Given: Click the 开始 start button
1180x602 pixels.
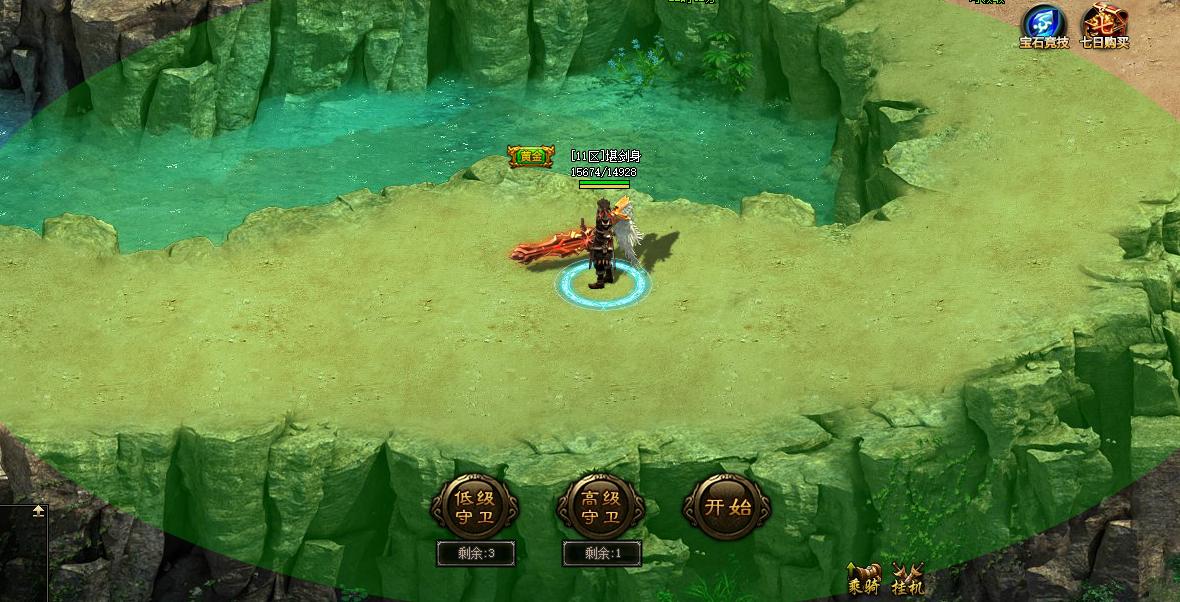Looking at the screenshot, I should [x=727, y=507].
